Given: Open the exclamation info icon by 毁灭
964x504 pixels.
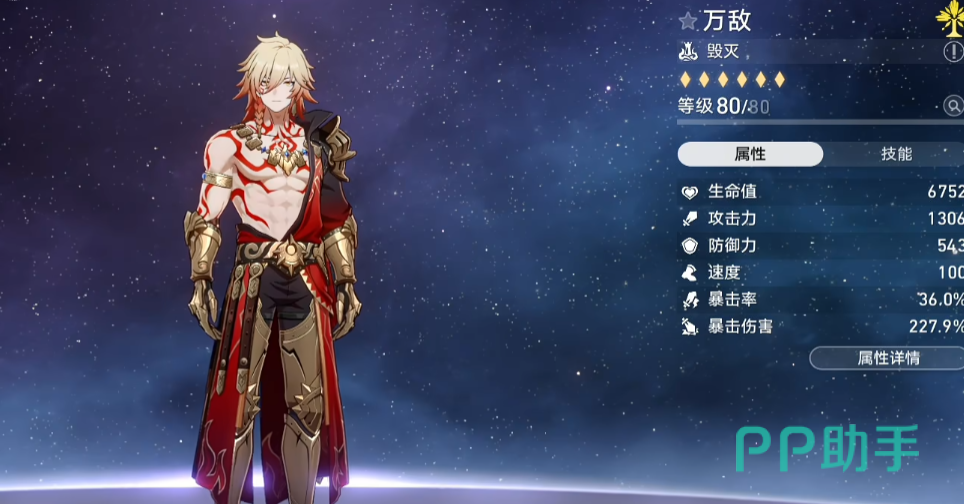Looking at the screenshot, I should coord(953,51).
